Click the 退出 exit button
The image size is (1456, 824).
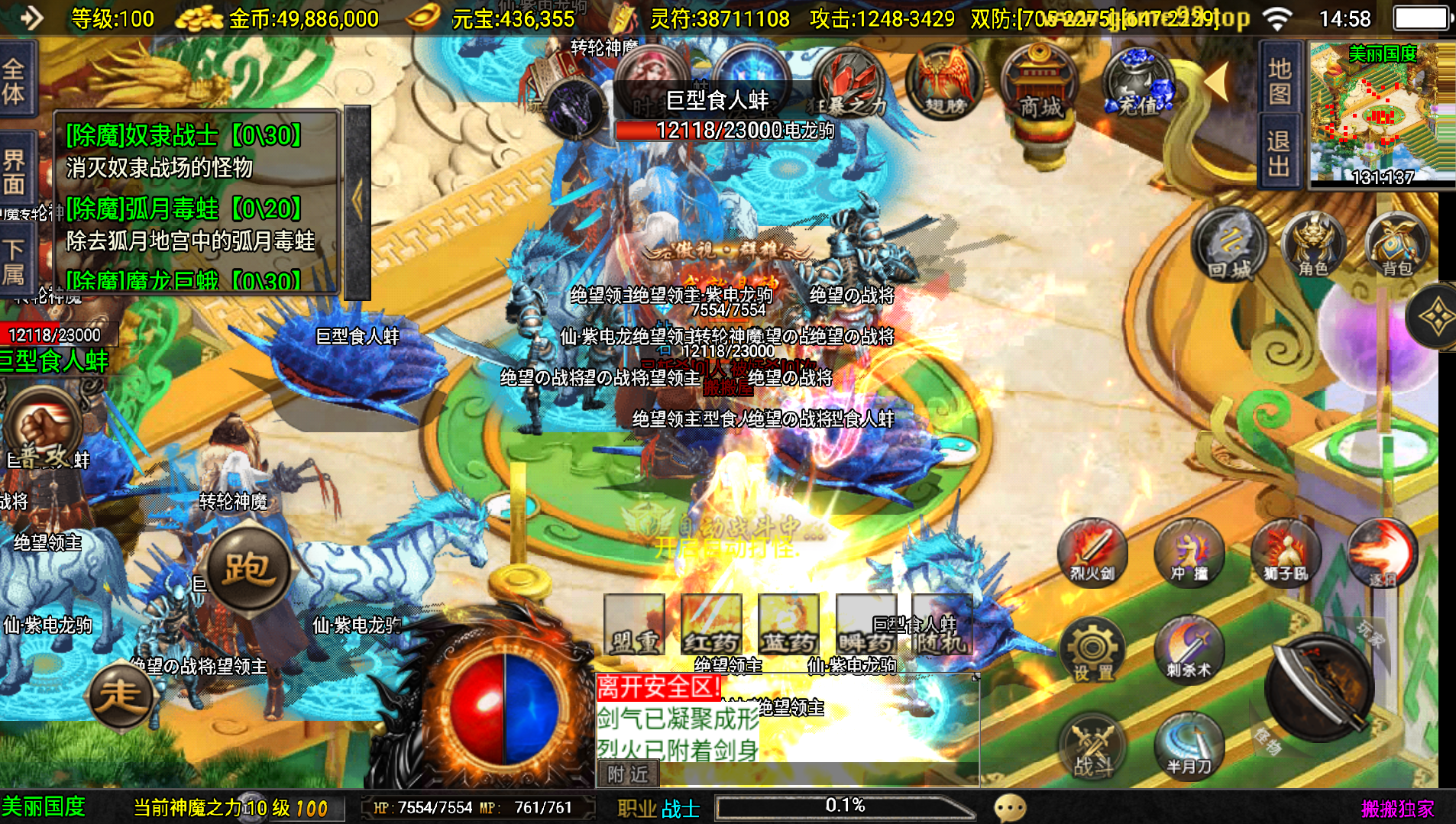(1279, 153)
